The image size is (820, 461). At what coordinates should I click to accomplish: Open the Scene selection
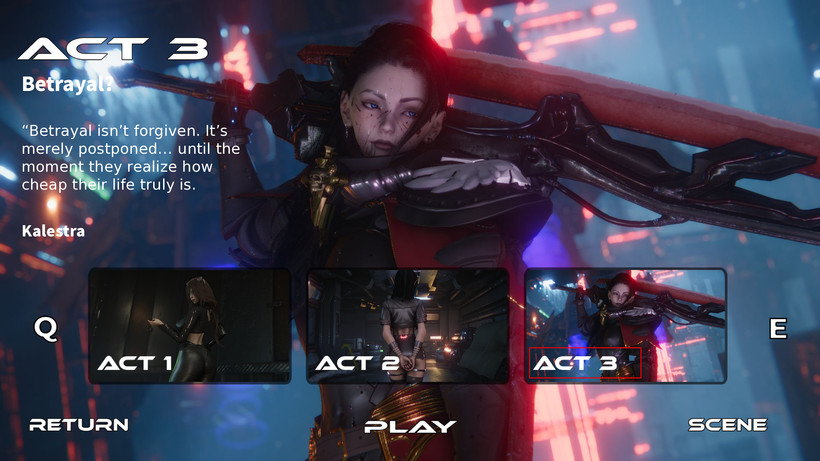(x=728, y=424)
